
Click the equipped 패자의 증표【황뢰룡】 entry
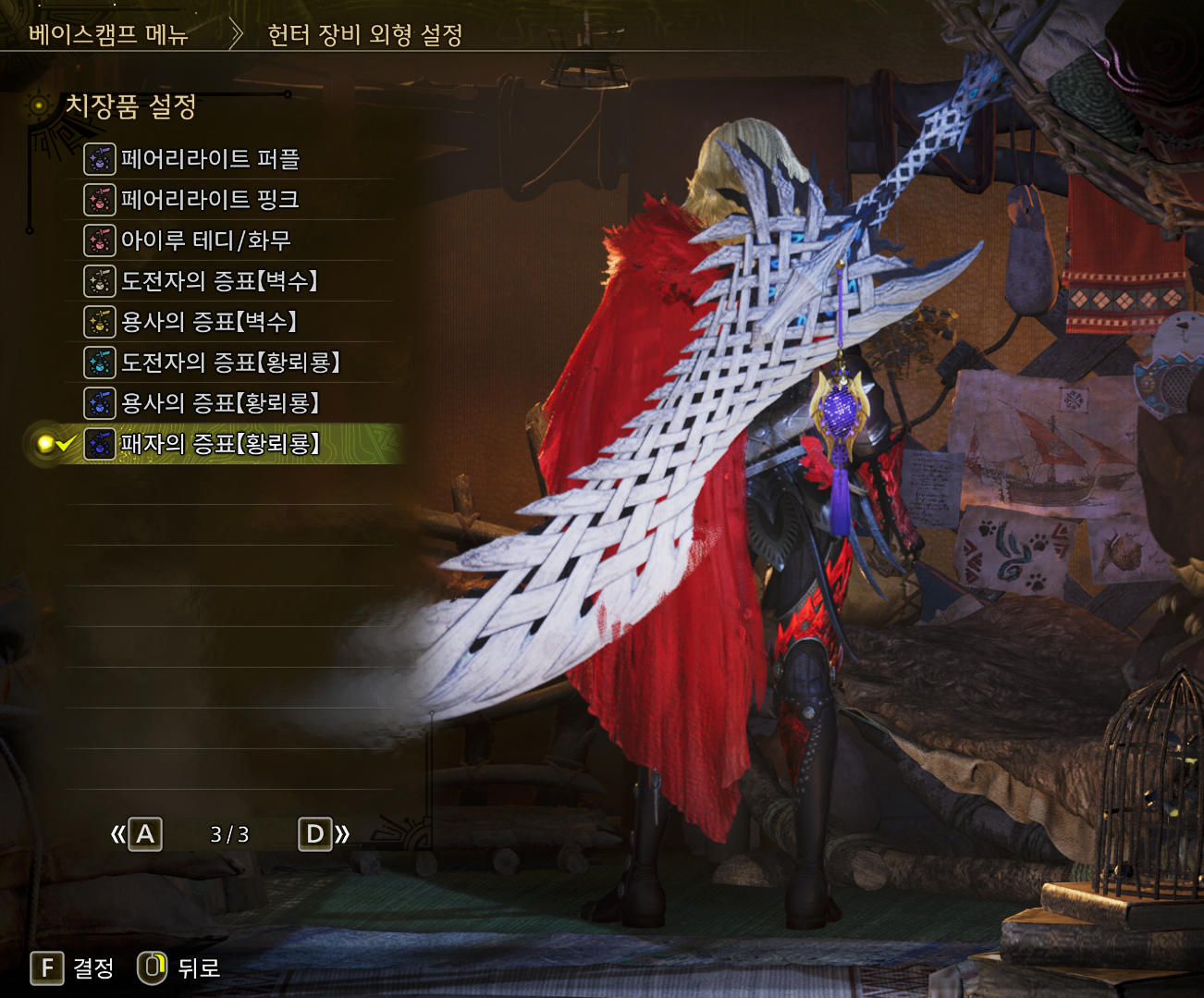220,444
